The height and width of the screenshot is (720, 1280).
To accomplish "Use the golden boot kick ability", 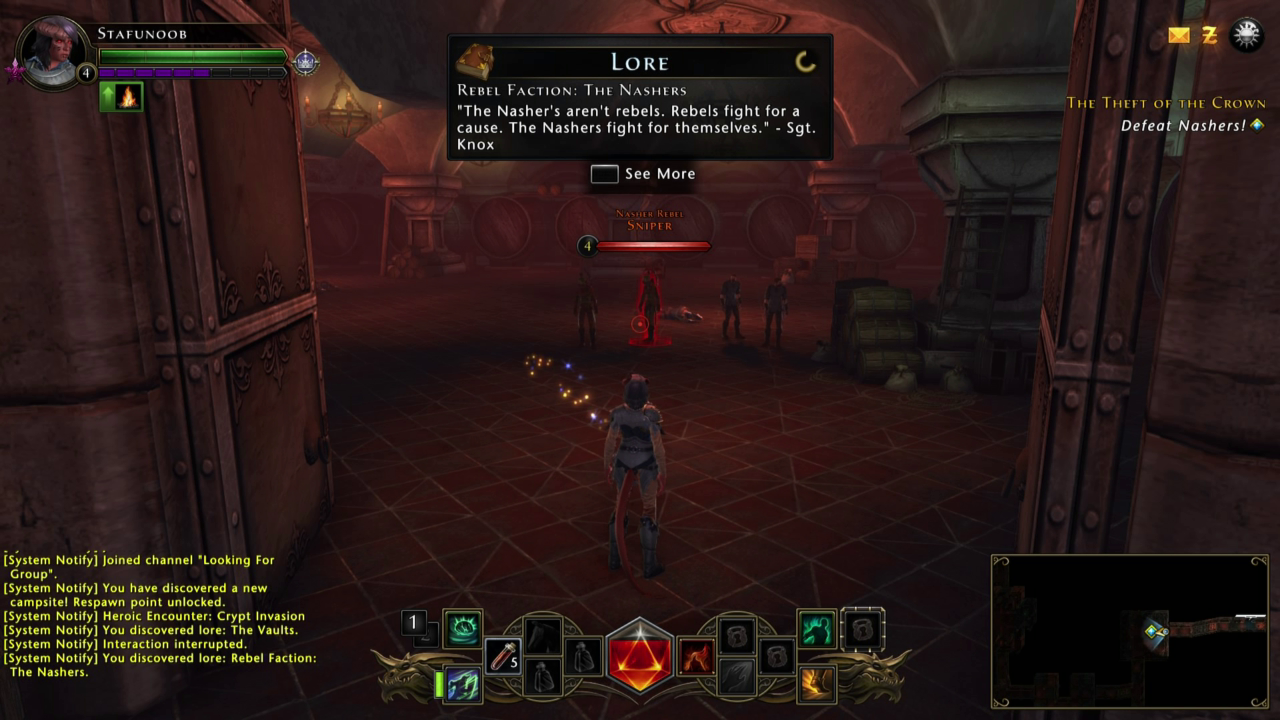I will (817, 684).
